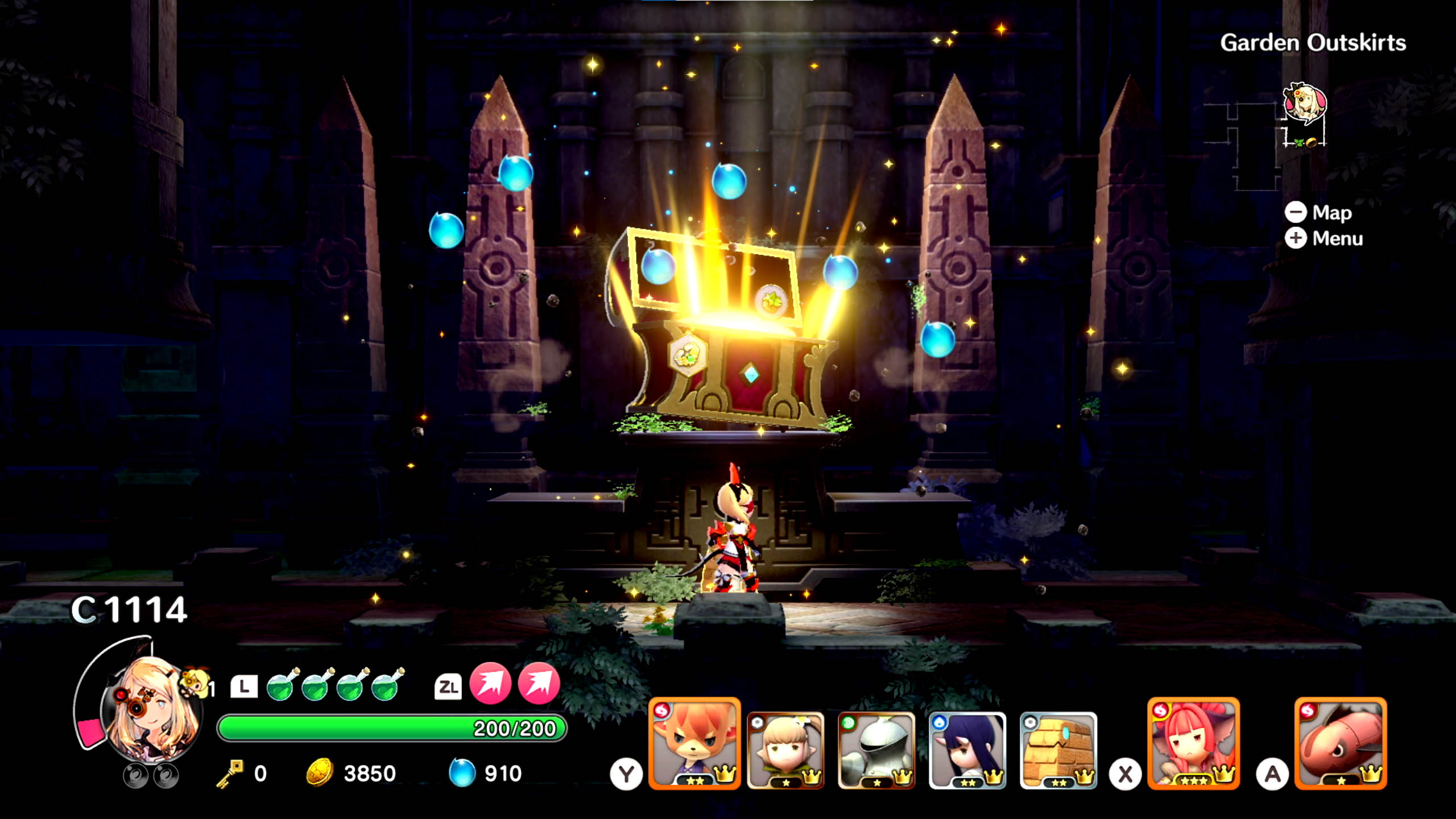Click the gold coin icon
This screenshot has height=819, width=1456.
coord(320,773)
